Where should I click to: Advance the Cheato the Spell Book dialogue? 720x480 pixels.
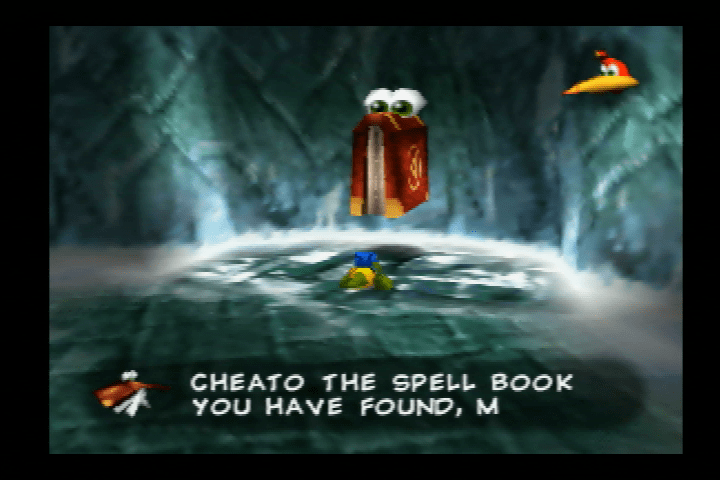tap(381, 394)
